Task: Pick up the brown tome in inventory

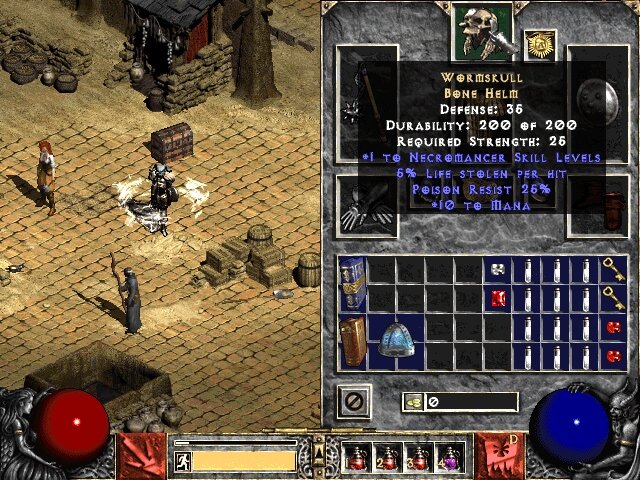Action: tap(352, 342)
